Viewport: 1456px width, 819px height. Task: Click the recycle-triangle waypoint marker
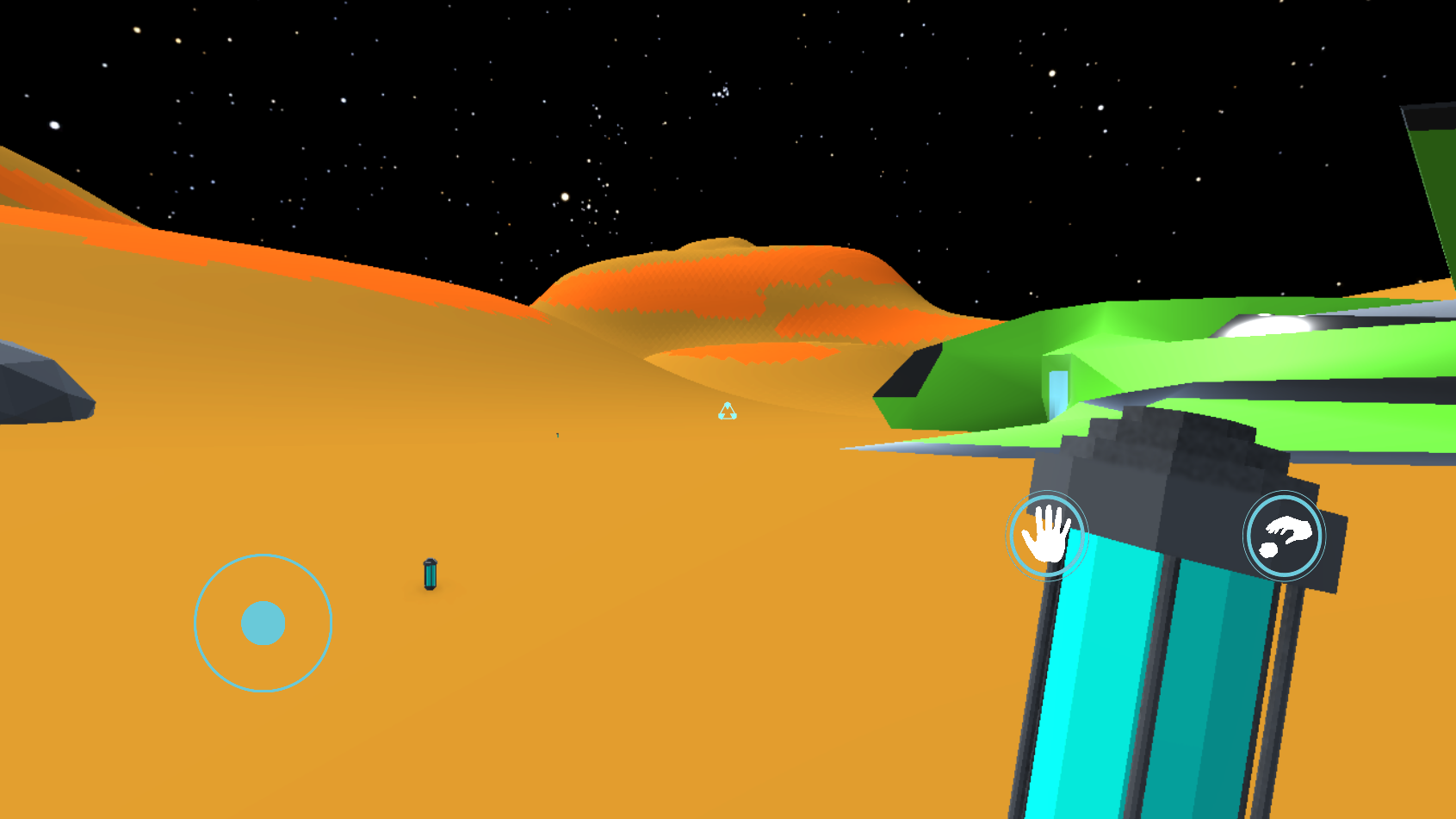(x=728, y=411)
